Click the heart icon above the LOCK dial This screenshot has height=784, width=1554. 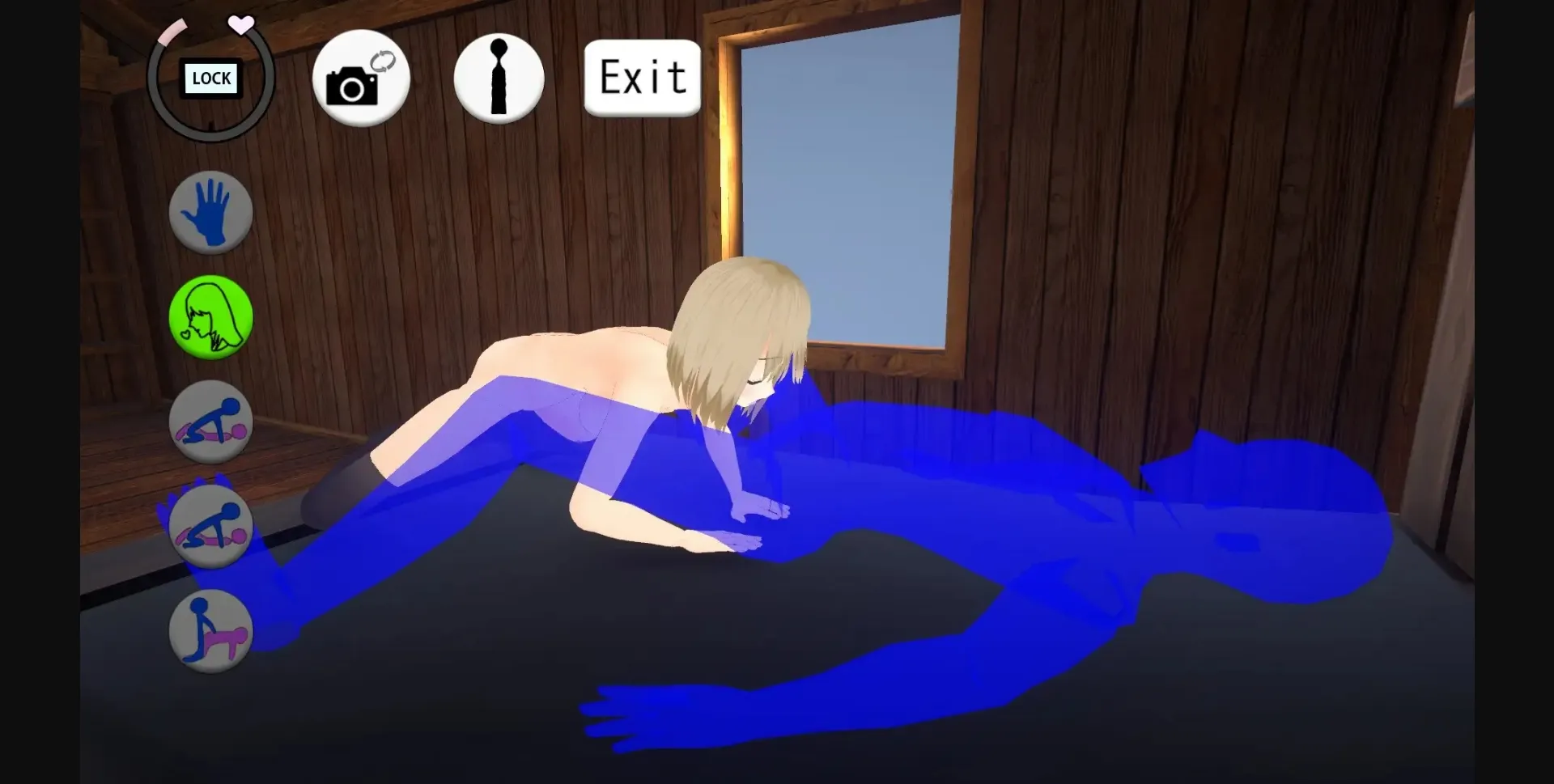[241, 23]
